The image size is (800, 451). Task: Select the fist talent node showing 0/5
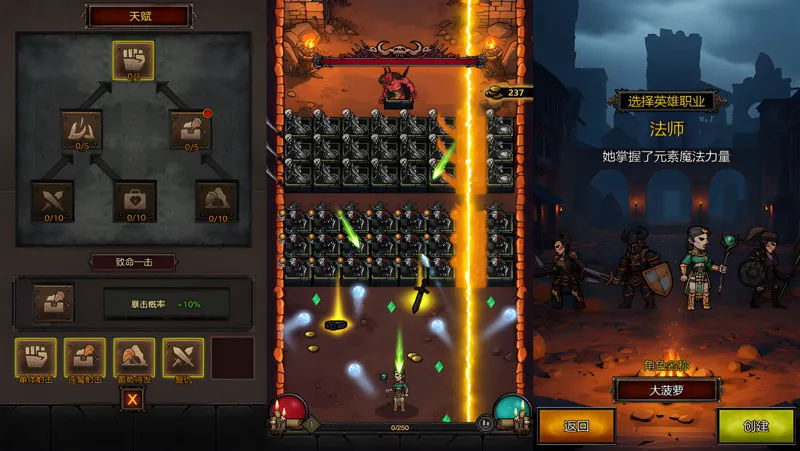click(133, 59)
